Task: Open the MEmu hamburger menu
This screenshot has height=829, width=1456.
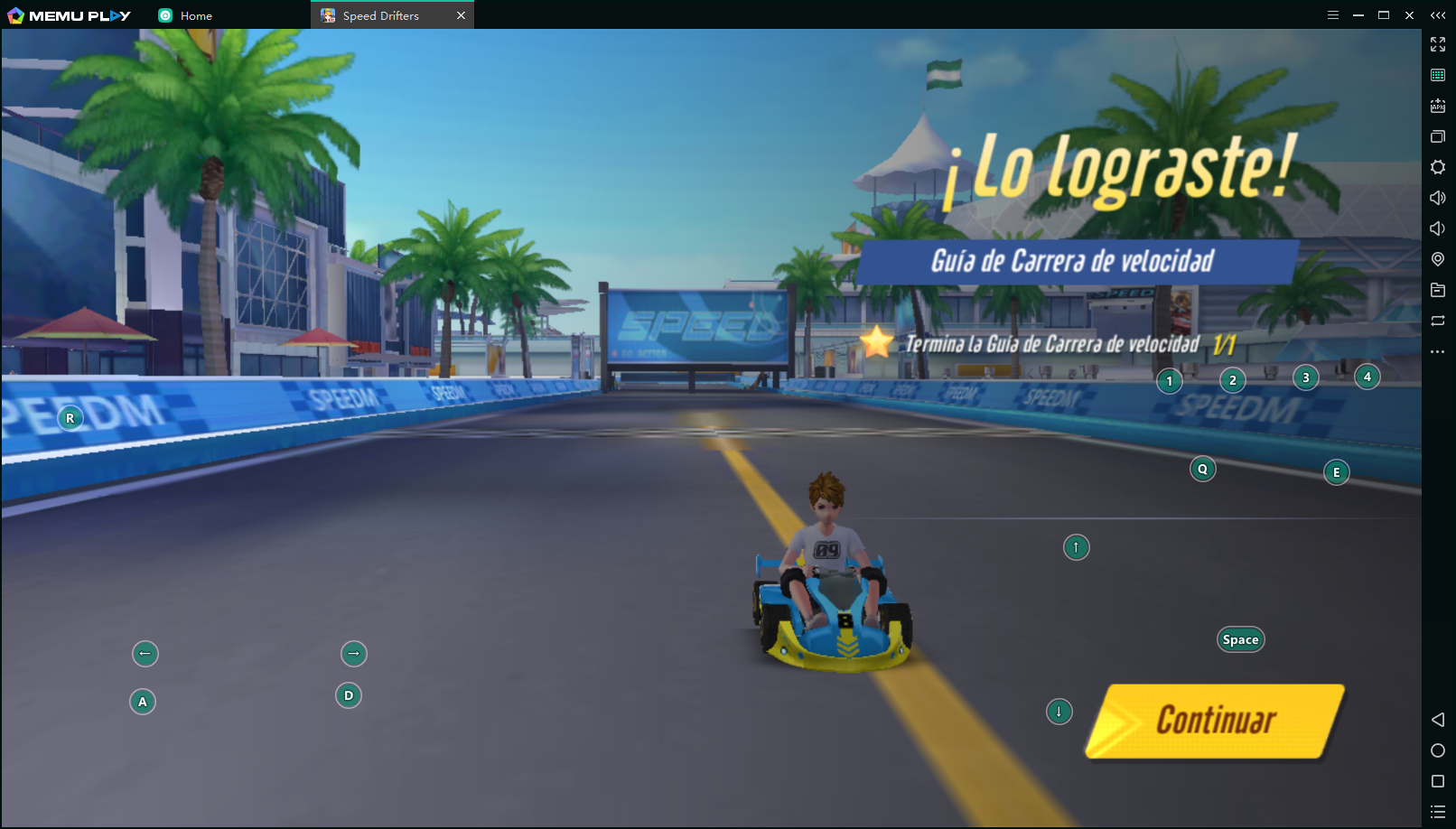Action: (1334, 14)
